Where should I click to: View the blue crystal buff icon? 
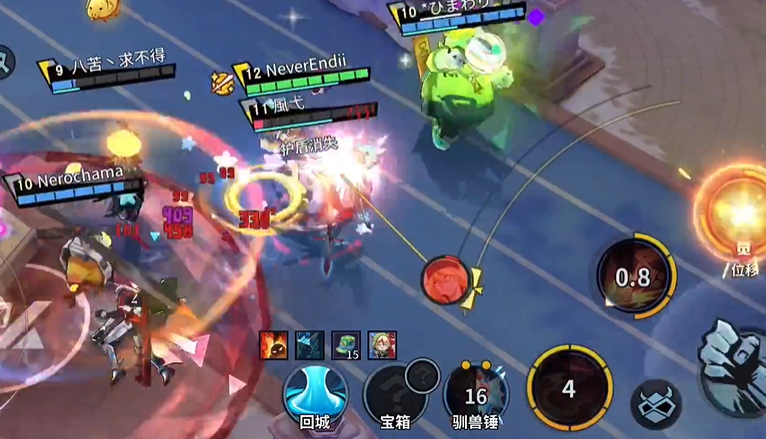[x=310, y=345]
